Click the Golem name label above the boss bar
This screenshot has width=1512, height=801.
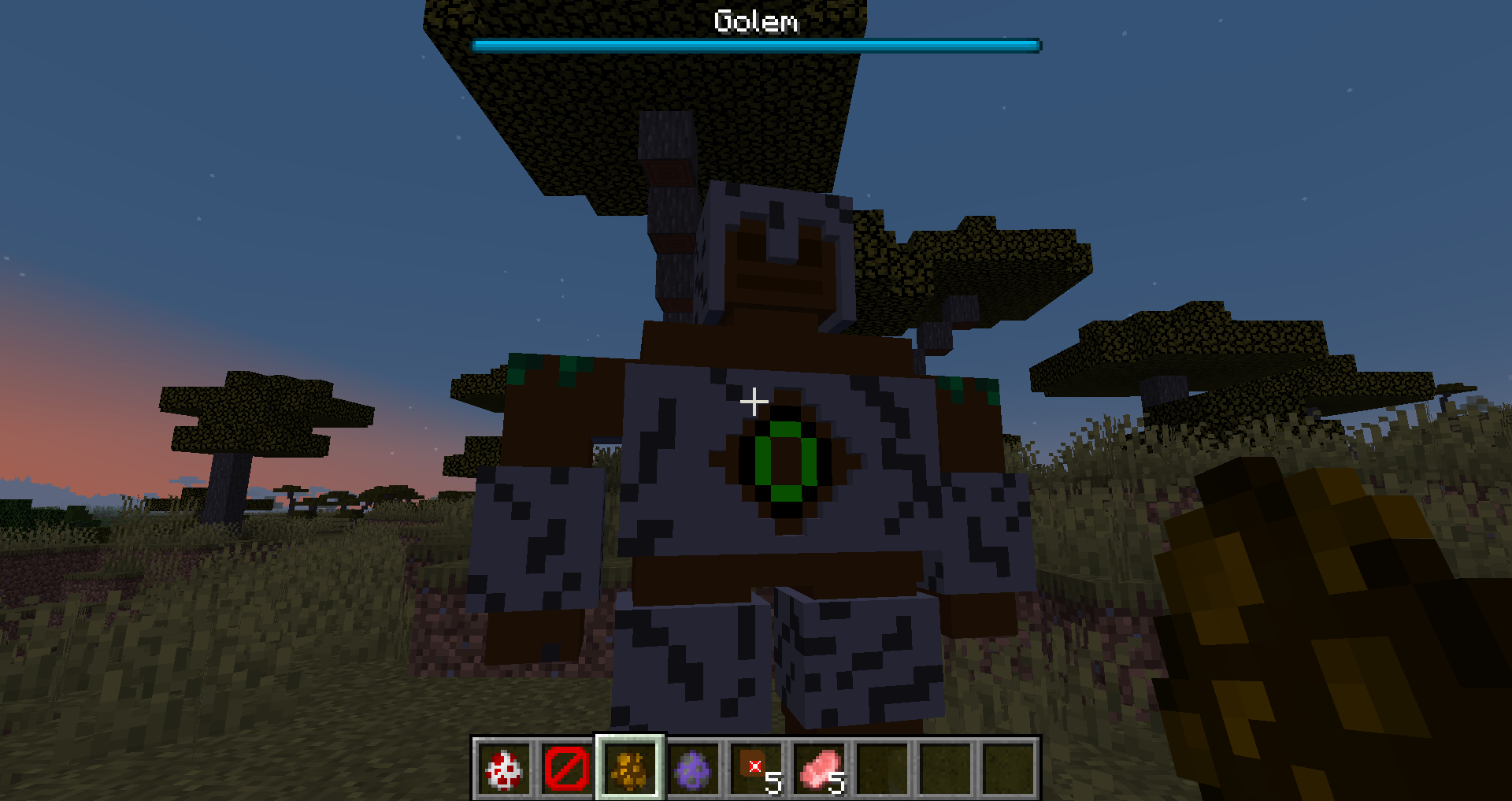click(754, 22)
